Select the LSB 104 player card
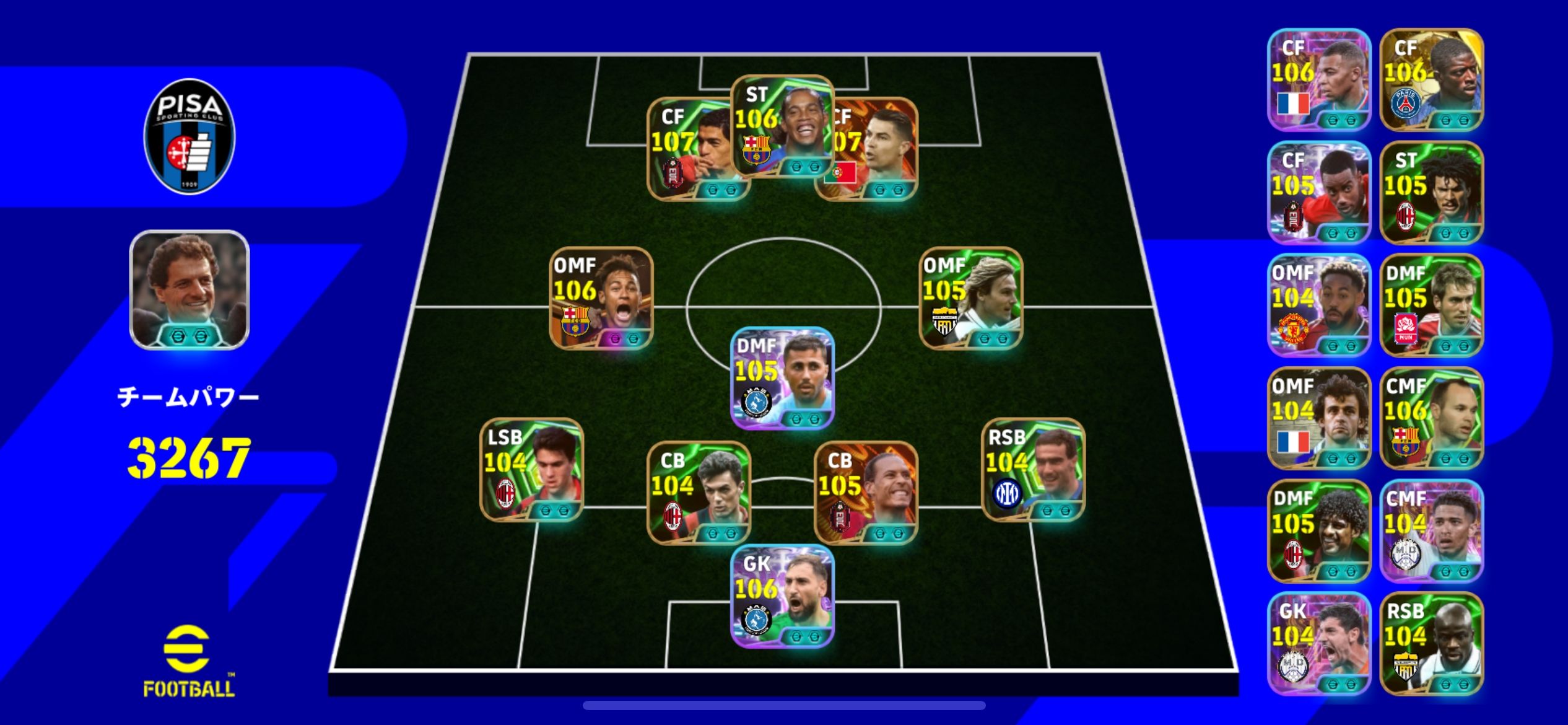Image resolution: width=1568 pixels, height=725 pixels. (531, 470)
